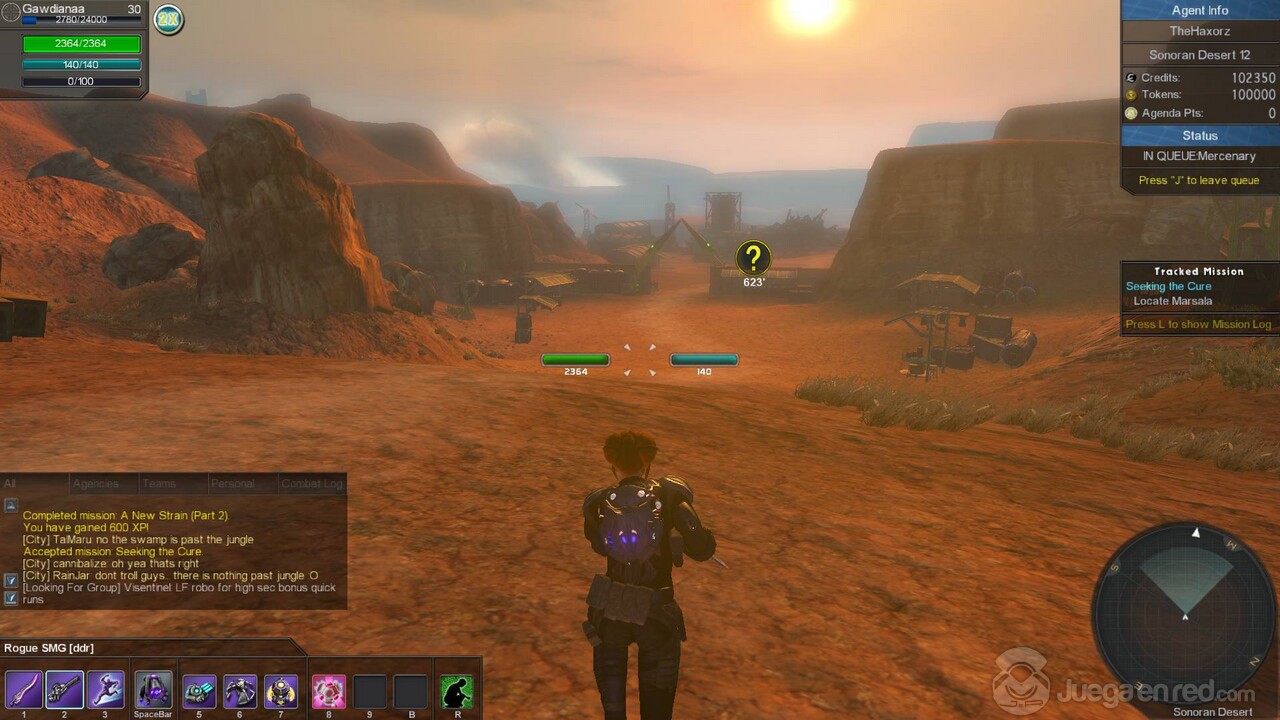
Task: Activate the sprinting figure ability
Action: 106,690
